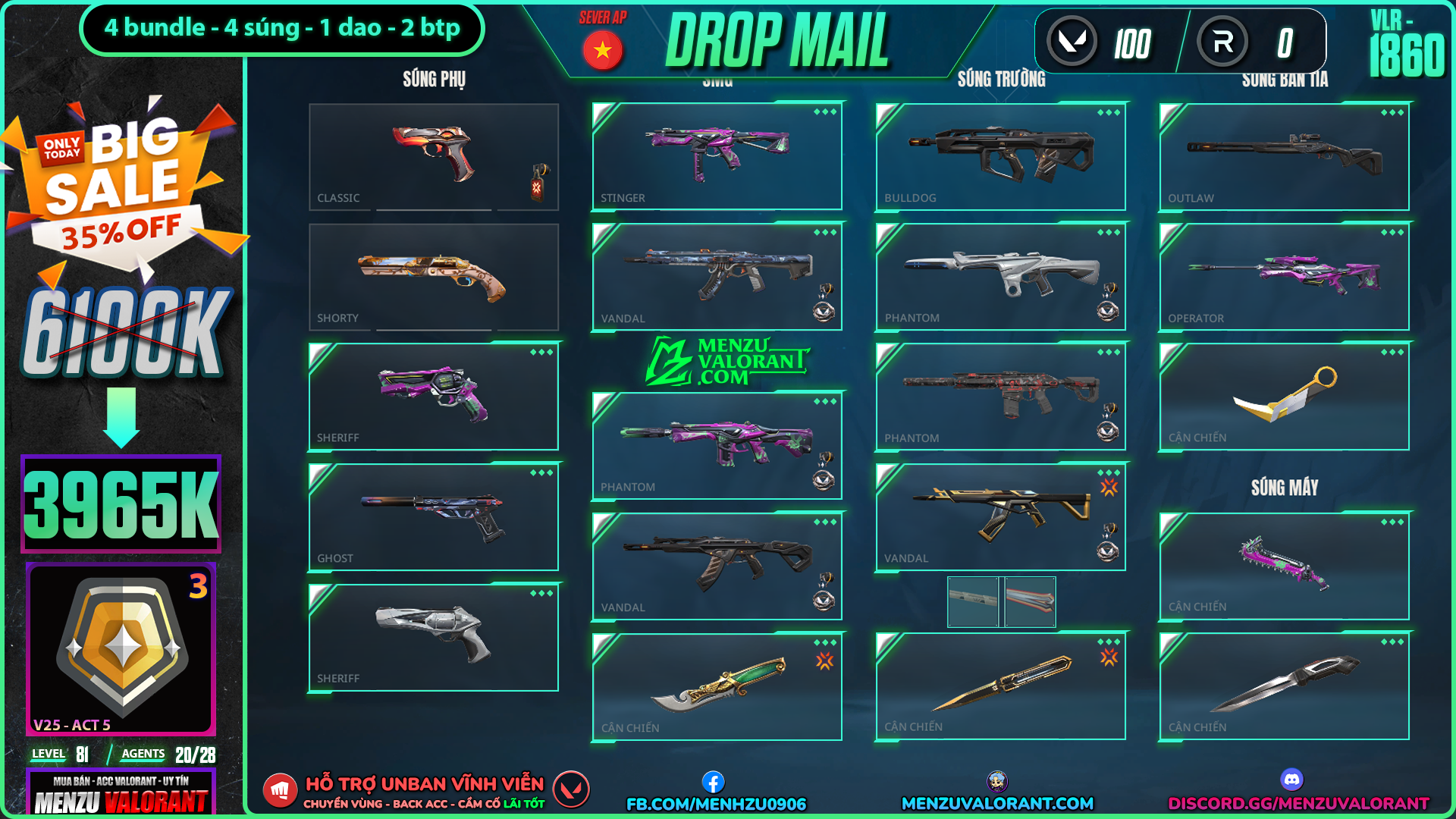This screenshot has width=1456, height=819.
Task: Select the purple Phantom skin tile
Action: click(717, 446)
